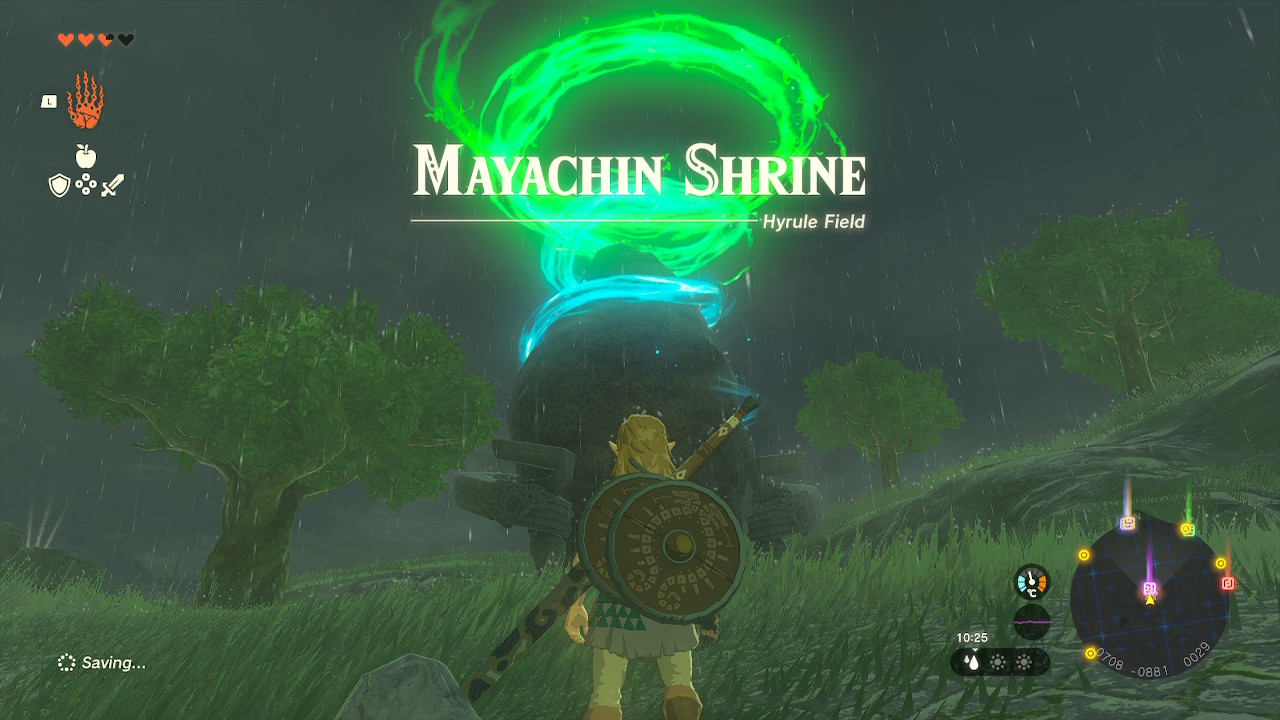Click the half-filled third heart
This screenshot has width=1280, height=720.
[x=104, y=39]
